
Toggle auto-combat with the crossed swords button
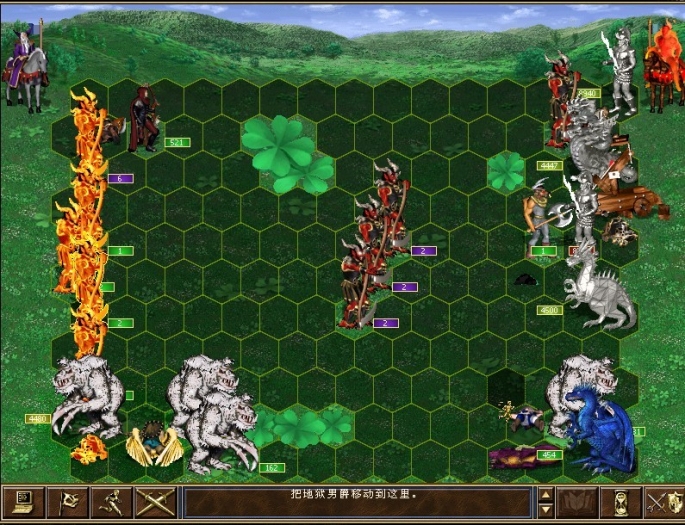[x=155, y=502]
